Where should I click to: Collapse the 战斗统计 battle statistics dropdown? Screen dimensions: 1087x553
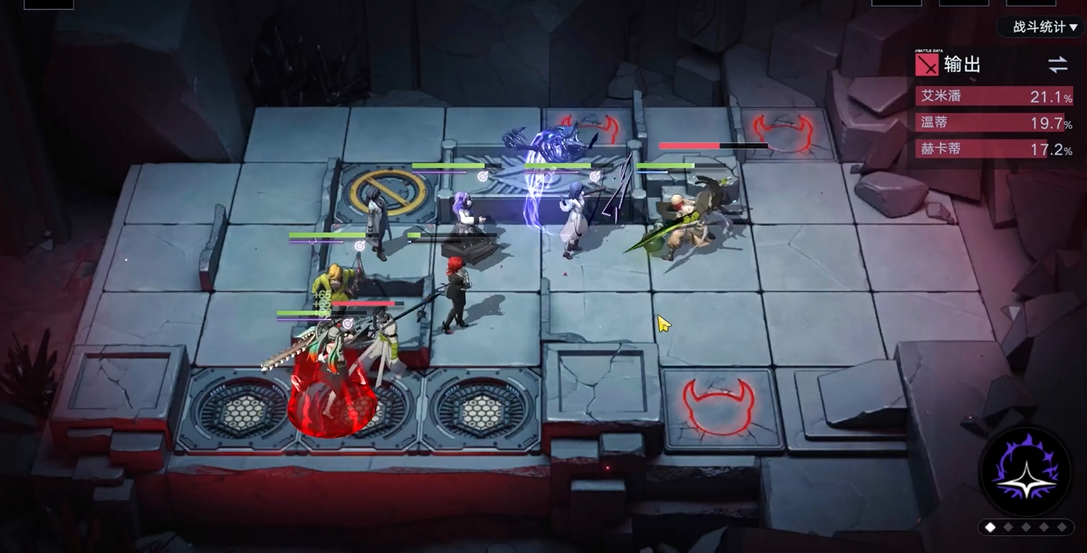pyautogui.click(x=1044, y=27)
